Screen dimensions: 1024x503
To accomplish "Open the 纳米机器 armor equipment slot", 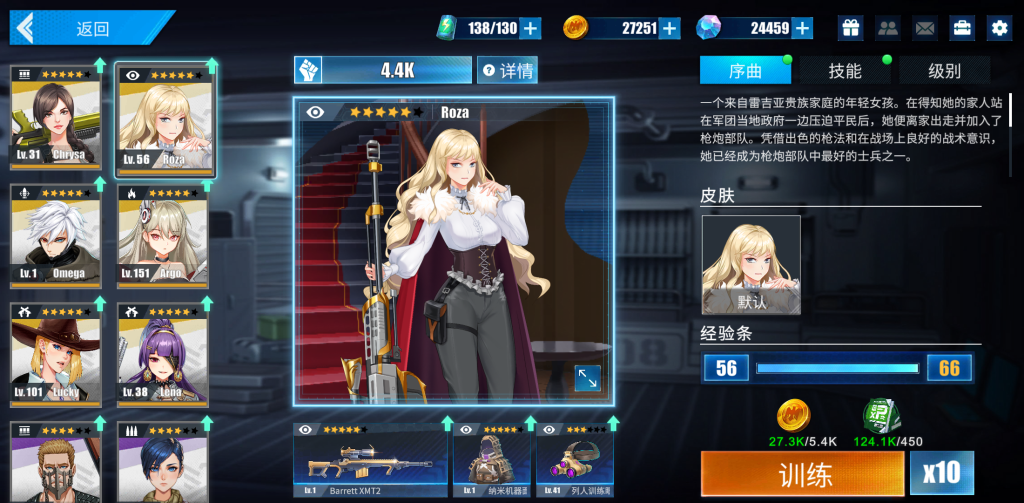I will (x=492, y=460).
